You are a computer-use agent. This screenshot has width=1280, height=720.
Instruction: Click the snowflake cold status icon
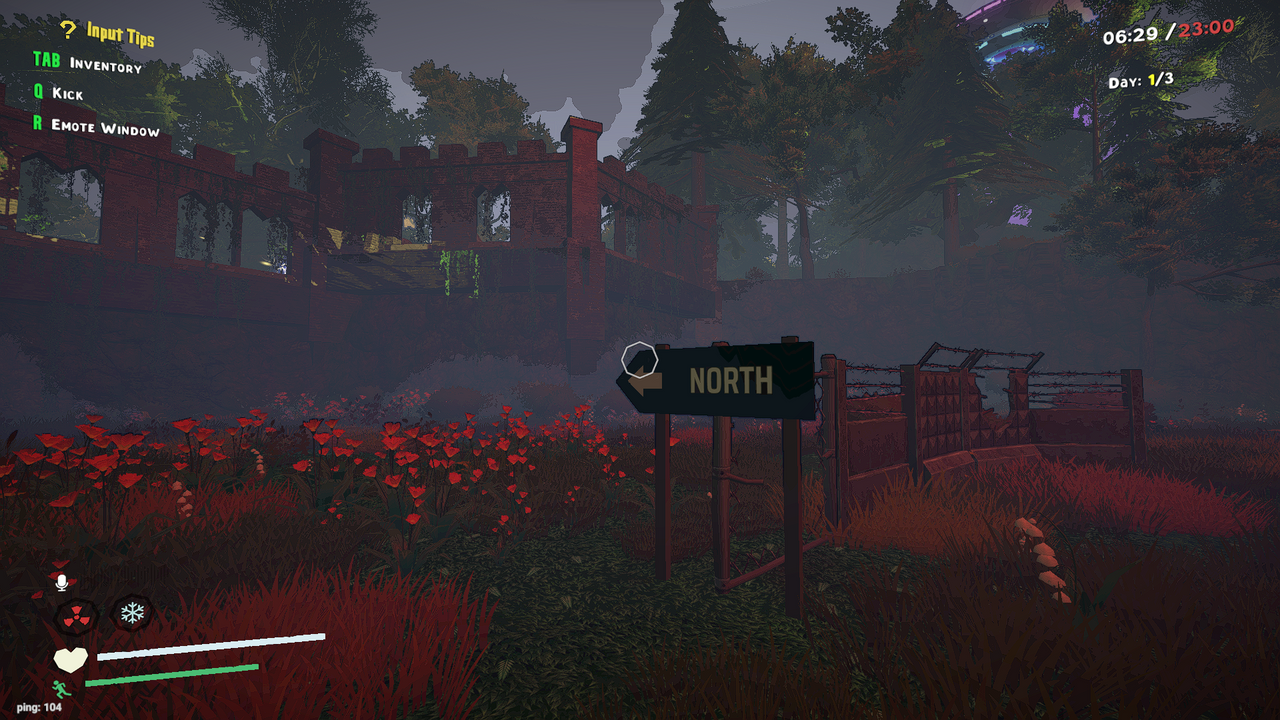click(x=132, y=614)
